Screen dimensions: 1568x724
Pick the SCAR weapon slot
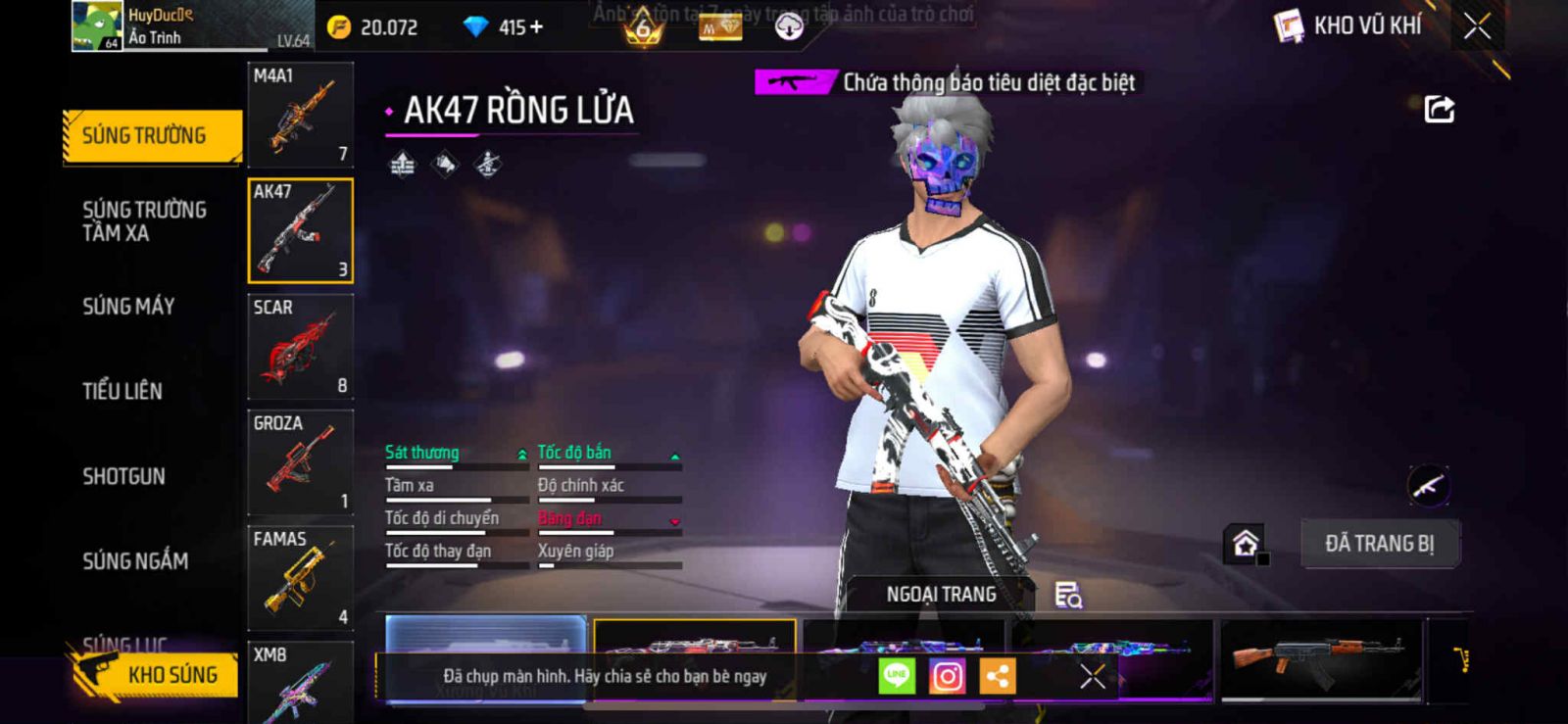coord(300,347)
